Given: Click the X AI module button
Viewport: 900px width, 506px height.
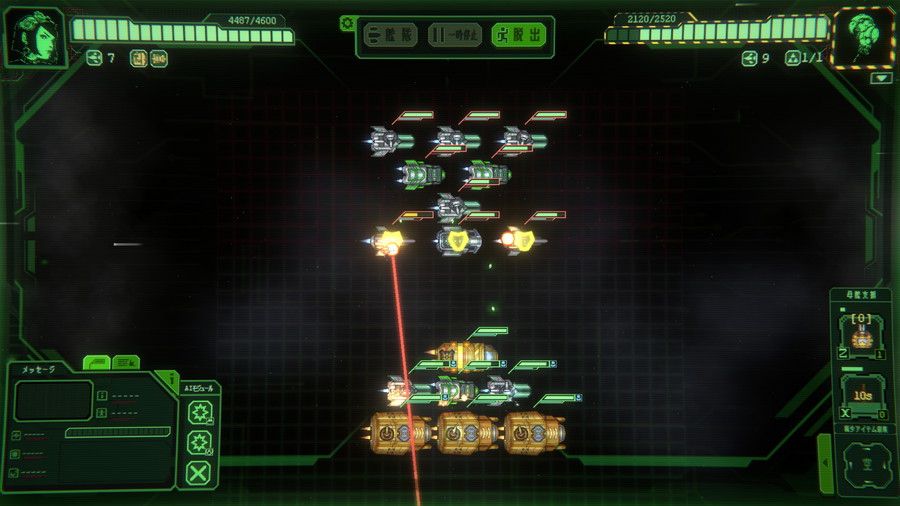Looking at the screenshot, I should pyautogui.click(x=199, y=473).
